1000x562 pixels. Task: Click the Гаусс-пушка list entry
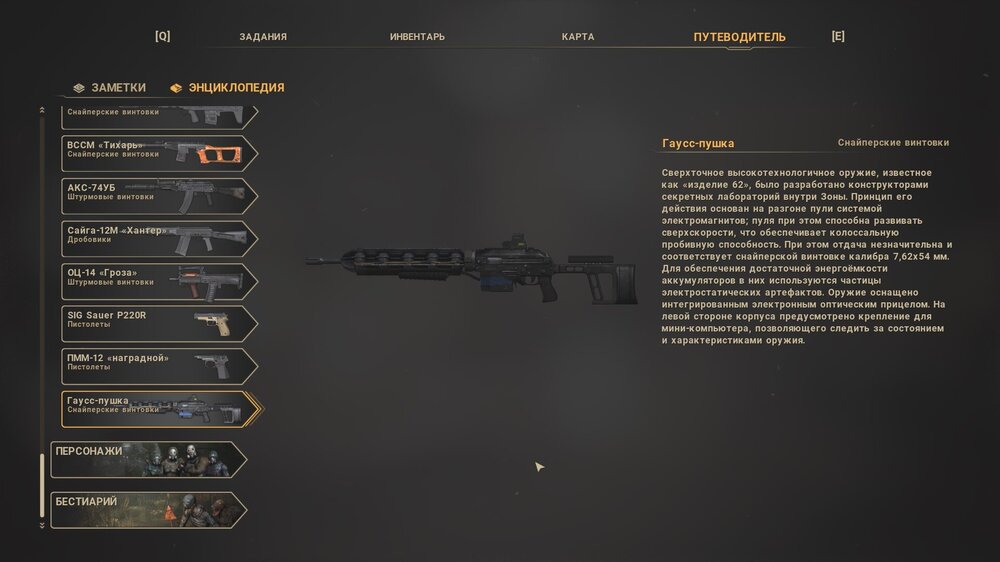click(x=155, y=409)
